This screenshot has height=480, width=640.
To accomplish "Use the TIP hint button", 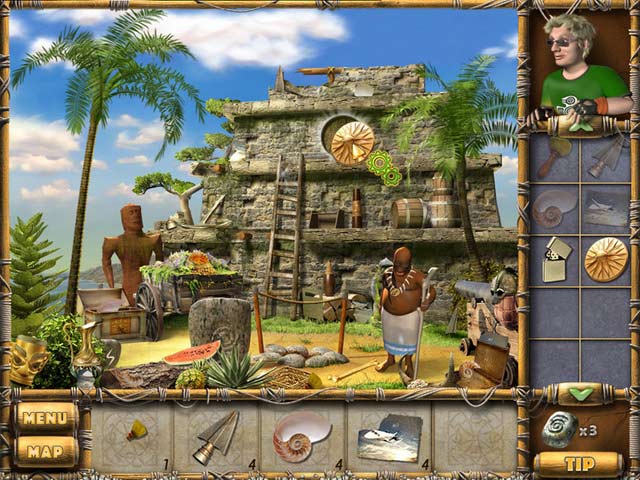I will click(x=579, y=463).
